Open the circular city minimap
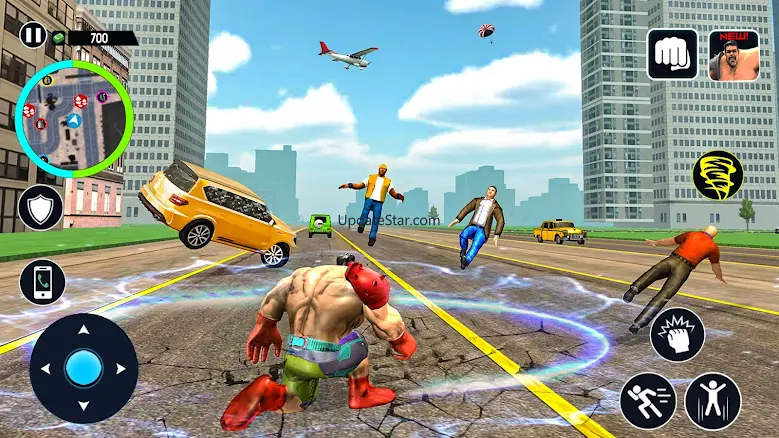The image size is (779, 438). (73, 118)
